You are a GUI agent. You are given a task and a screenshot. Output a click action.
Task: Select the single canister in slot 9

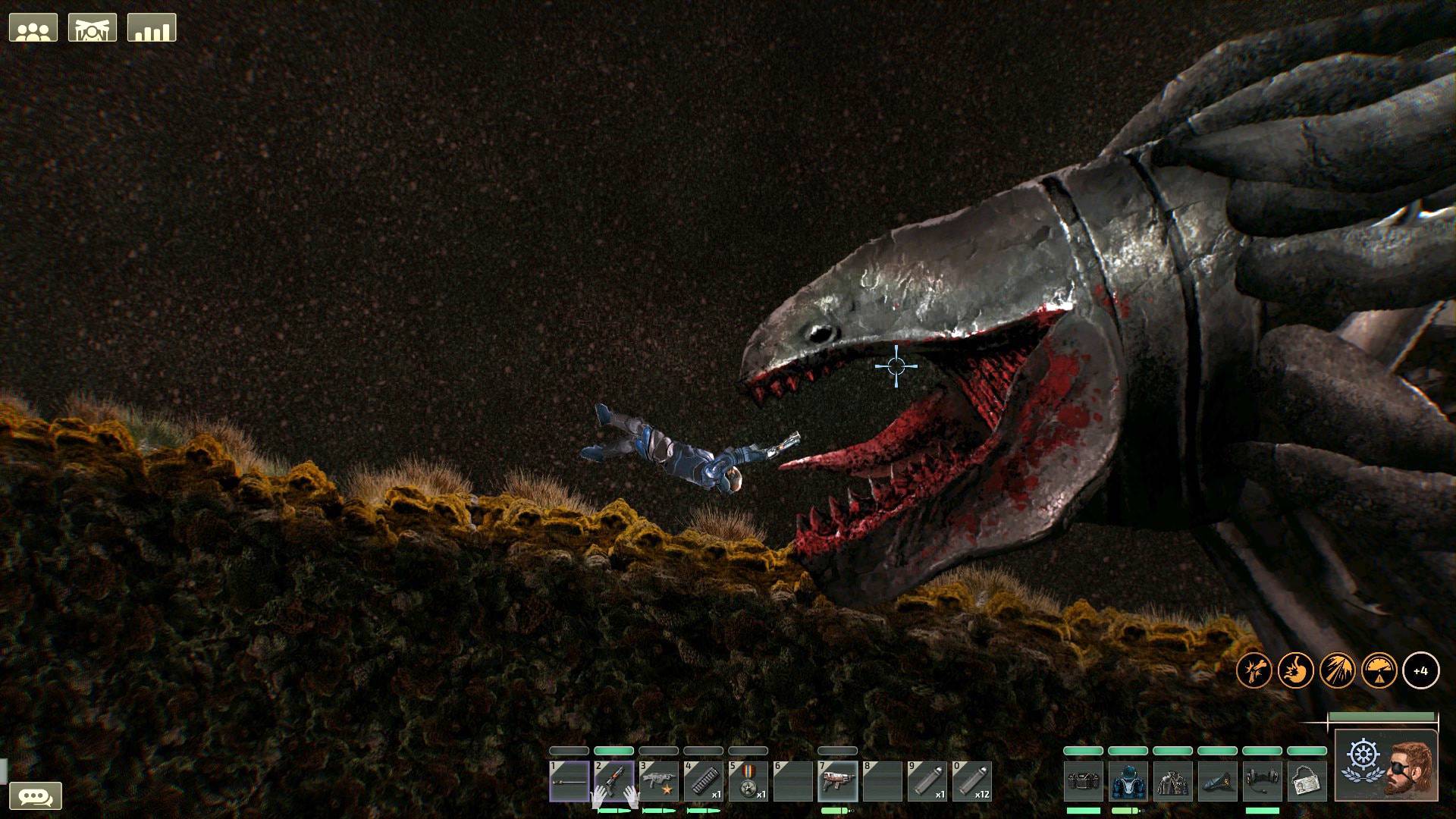click(927, 781)
